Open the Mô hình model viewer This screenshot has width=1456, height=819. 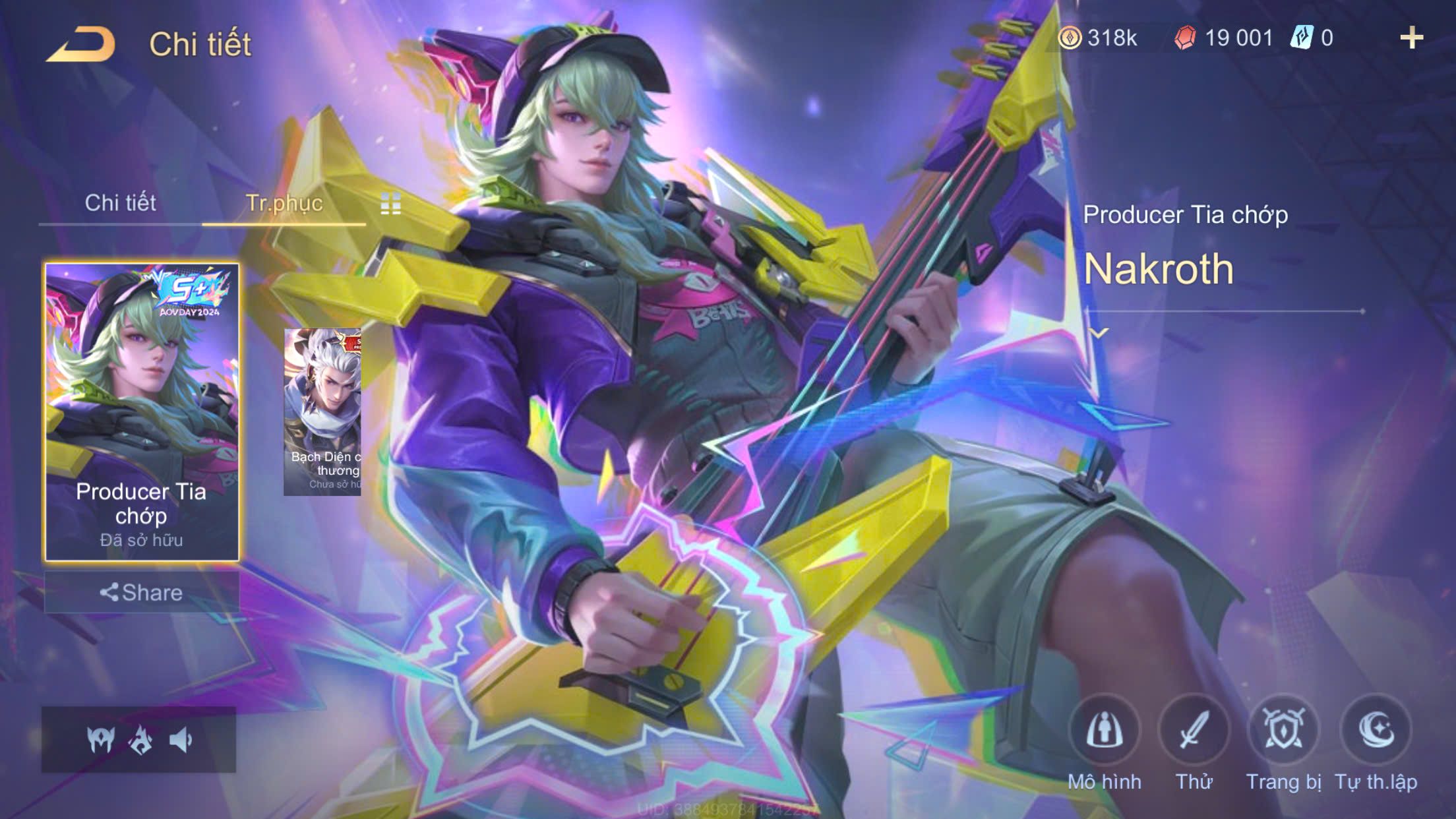1104,731
